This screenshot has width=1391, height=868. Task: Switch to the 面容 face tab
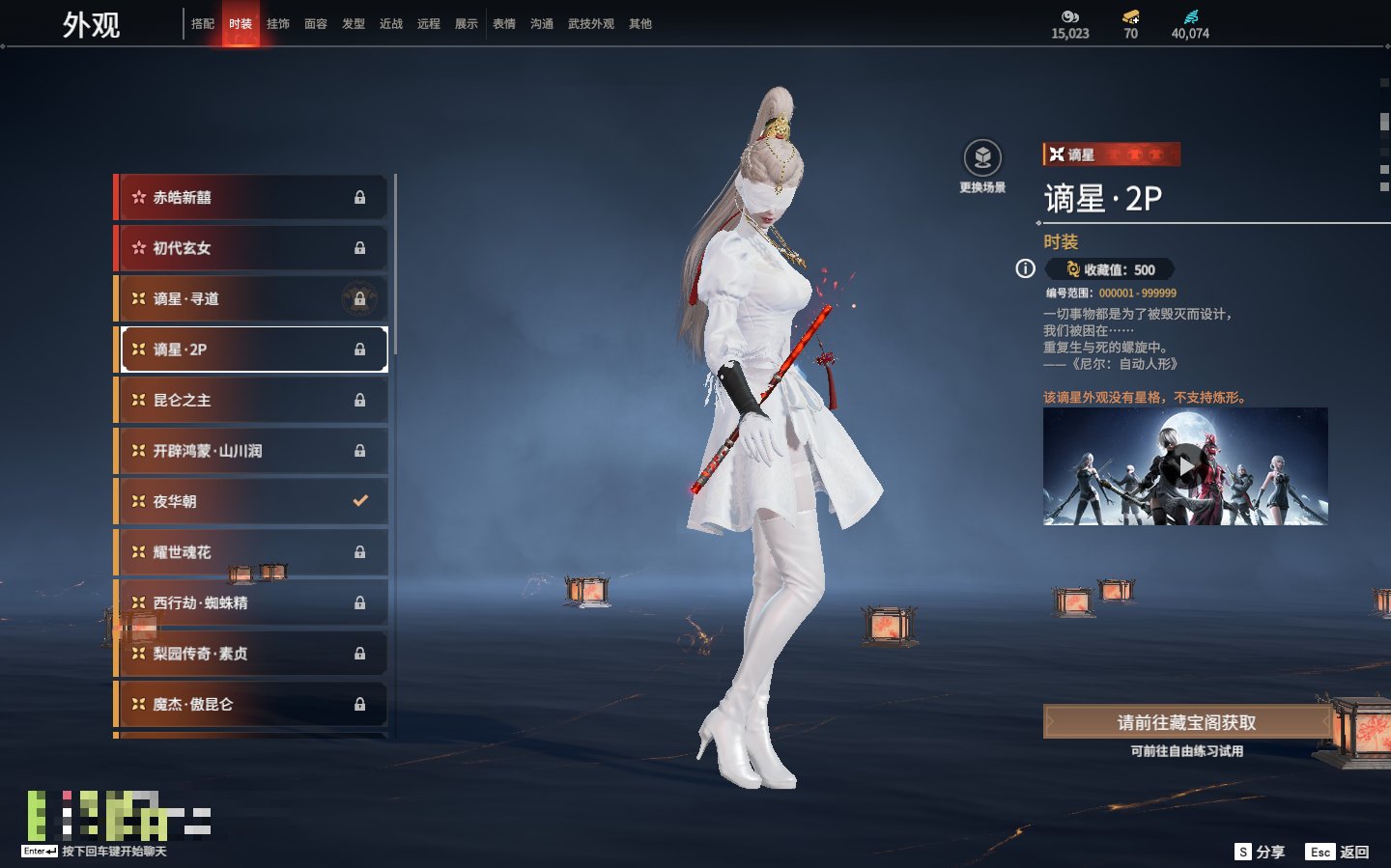coord(316,24)
